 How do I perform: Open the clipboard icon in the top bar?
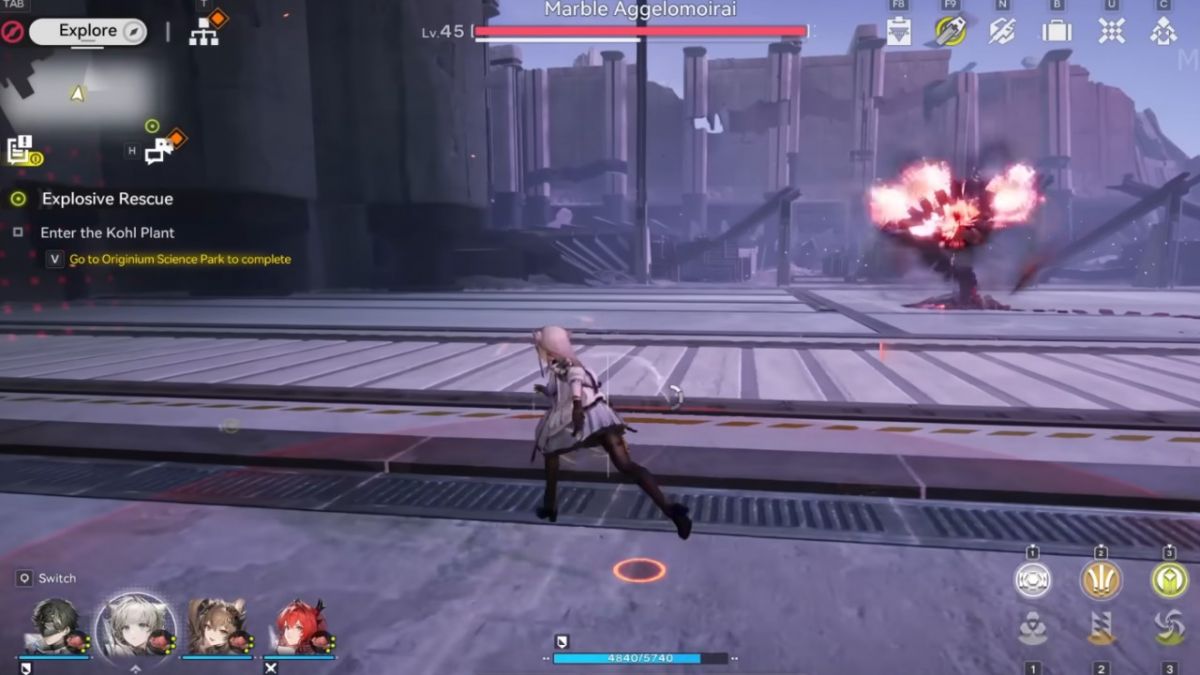click(x=898, y=31)
